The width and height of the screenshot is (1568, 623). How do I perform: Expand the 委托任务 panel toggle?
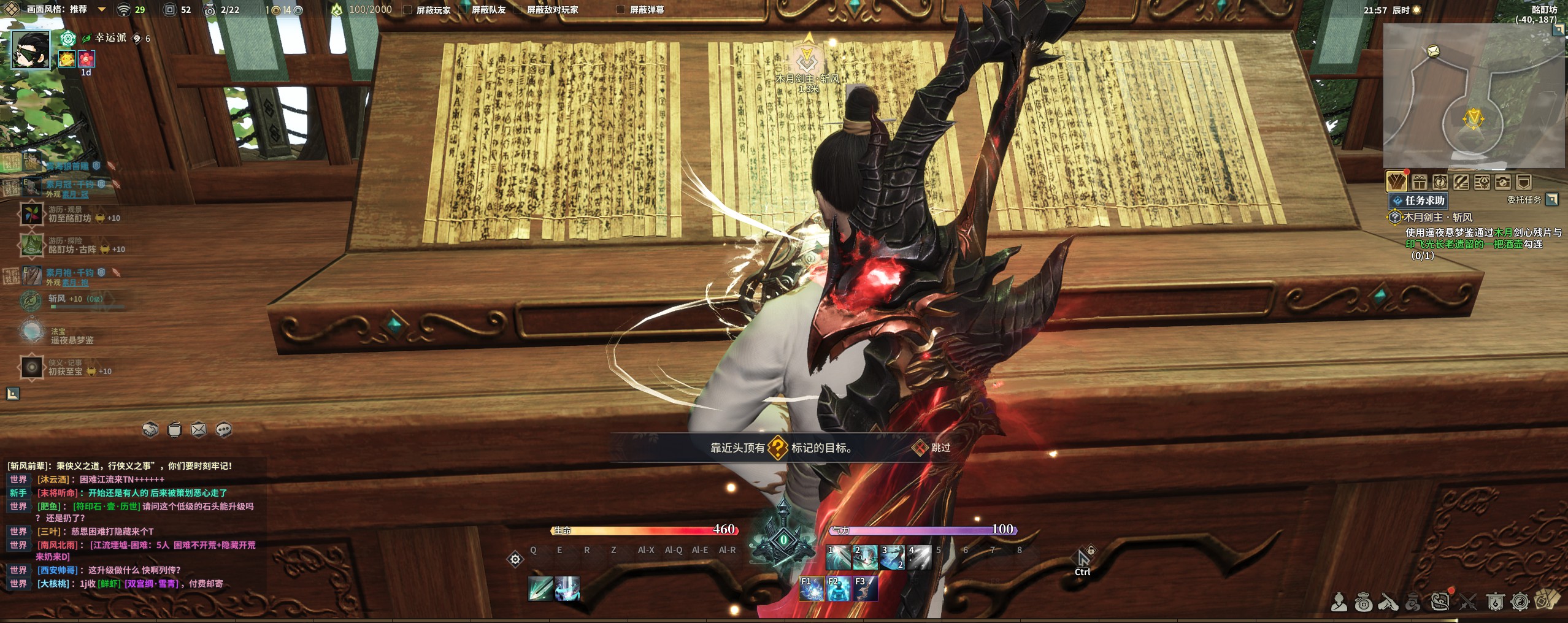(x=1552, y=199)
